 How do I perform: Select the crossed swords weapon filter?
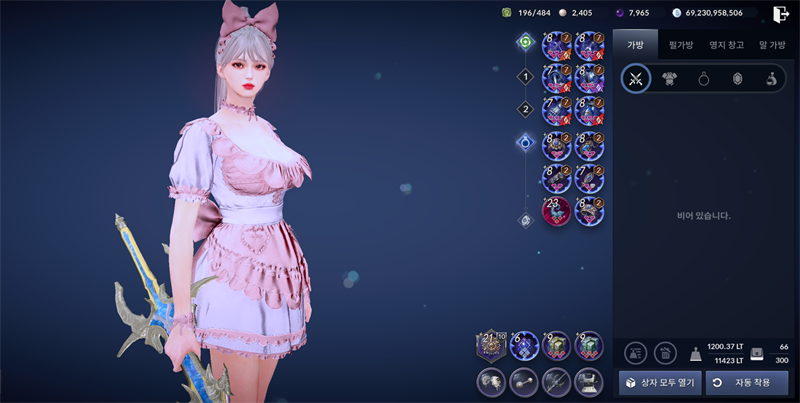(635, 79)
